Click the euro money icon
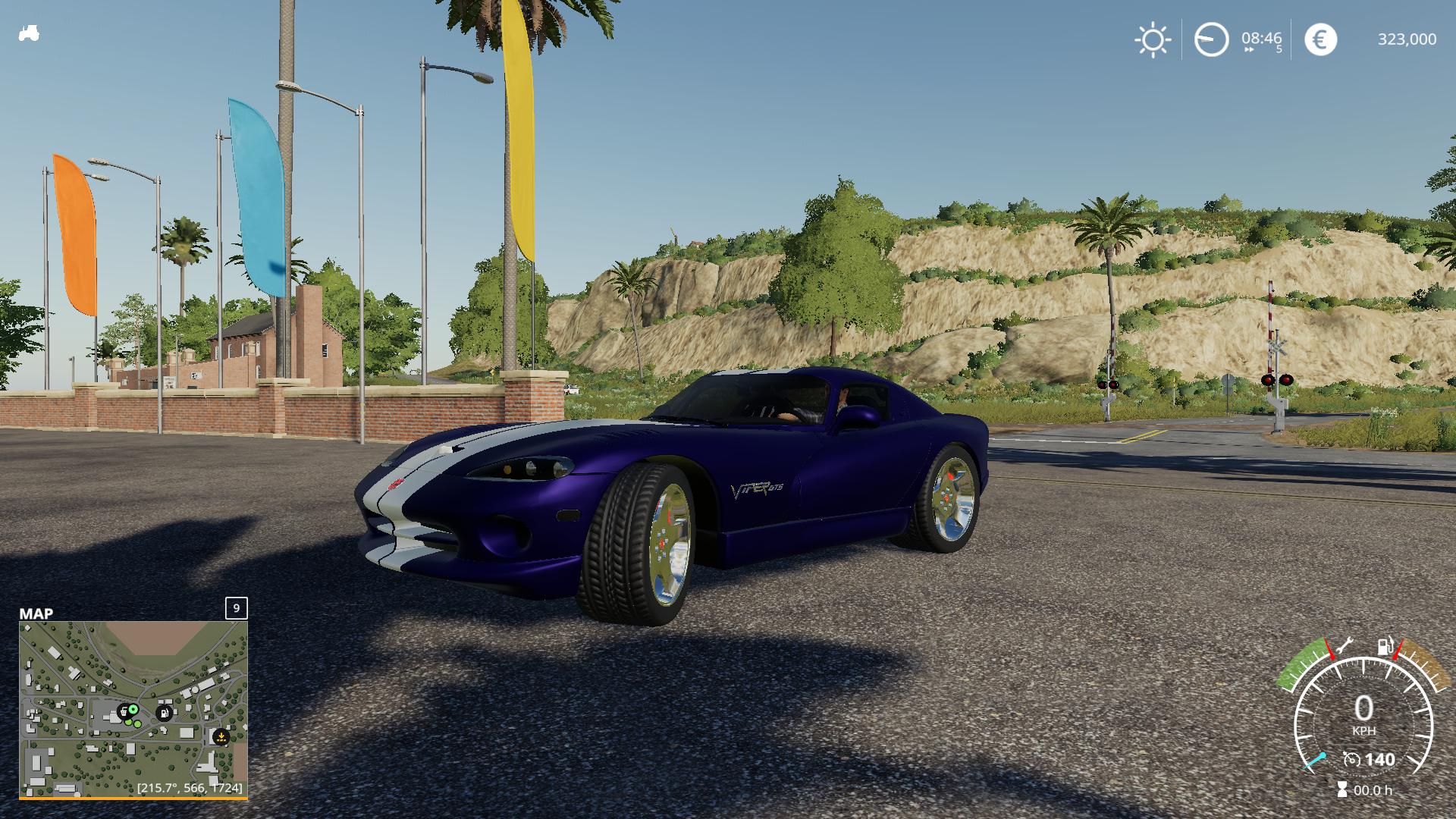 point(1320,39)
